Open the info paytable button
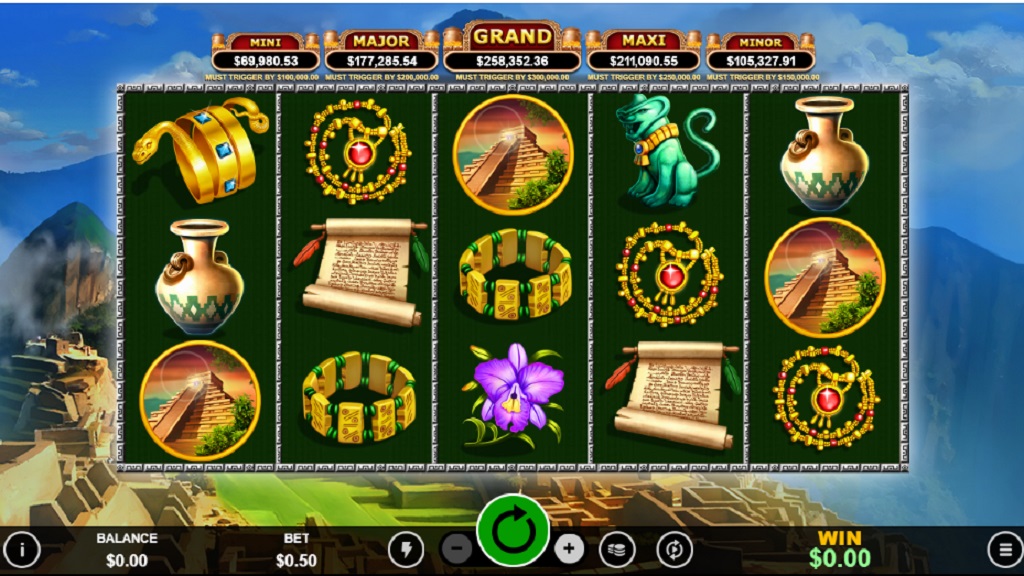This screenshot has height=576, width=1024. tap(22, 548)
